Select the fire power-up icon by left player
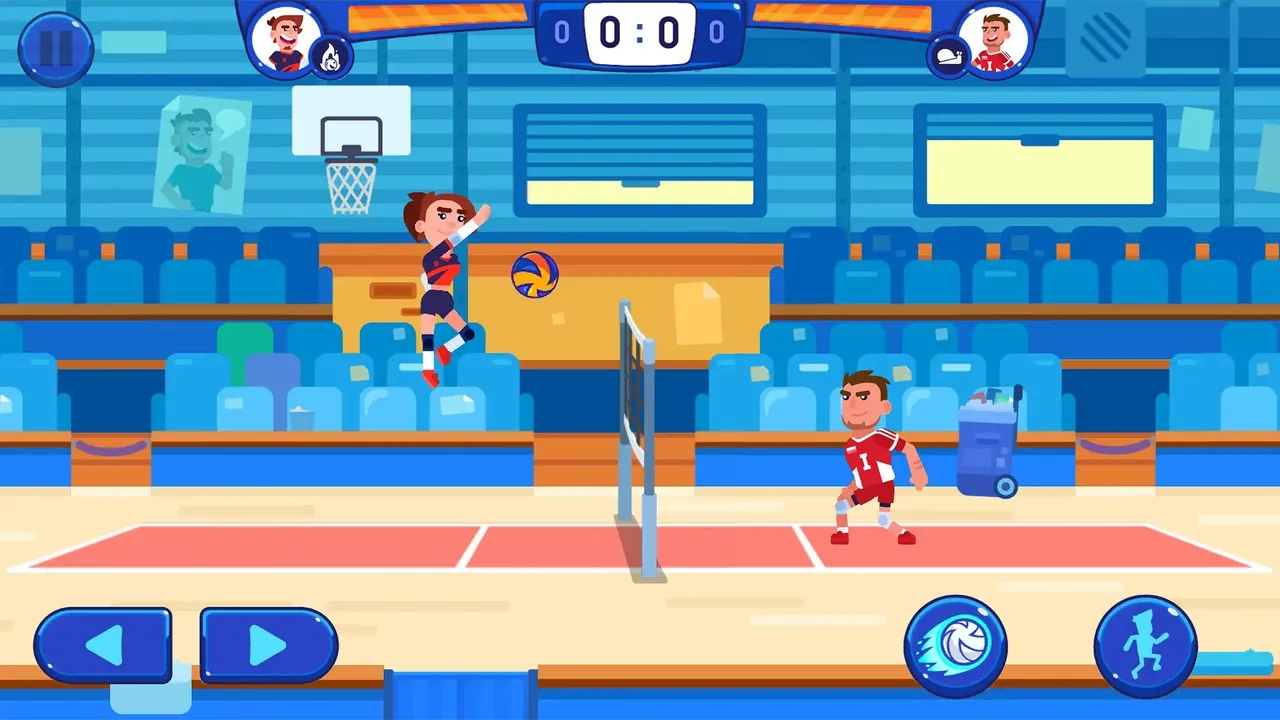Image resolution: width=1280 pixels, height=720 pixels. 330,59
